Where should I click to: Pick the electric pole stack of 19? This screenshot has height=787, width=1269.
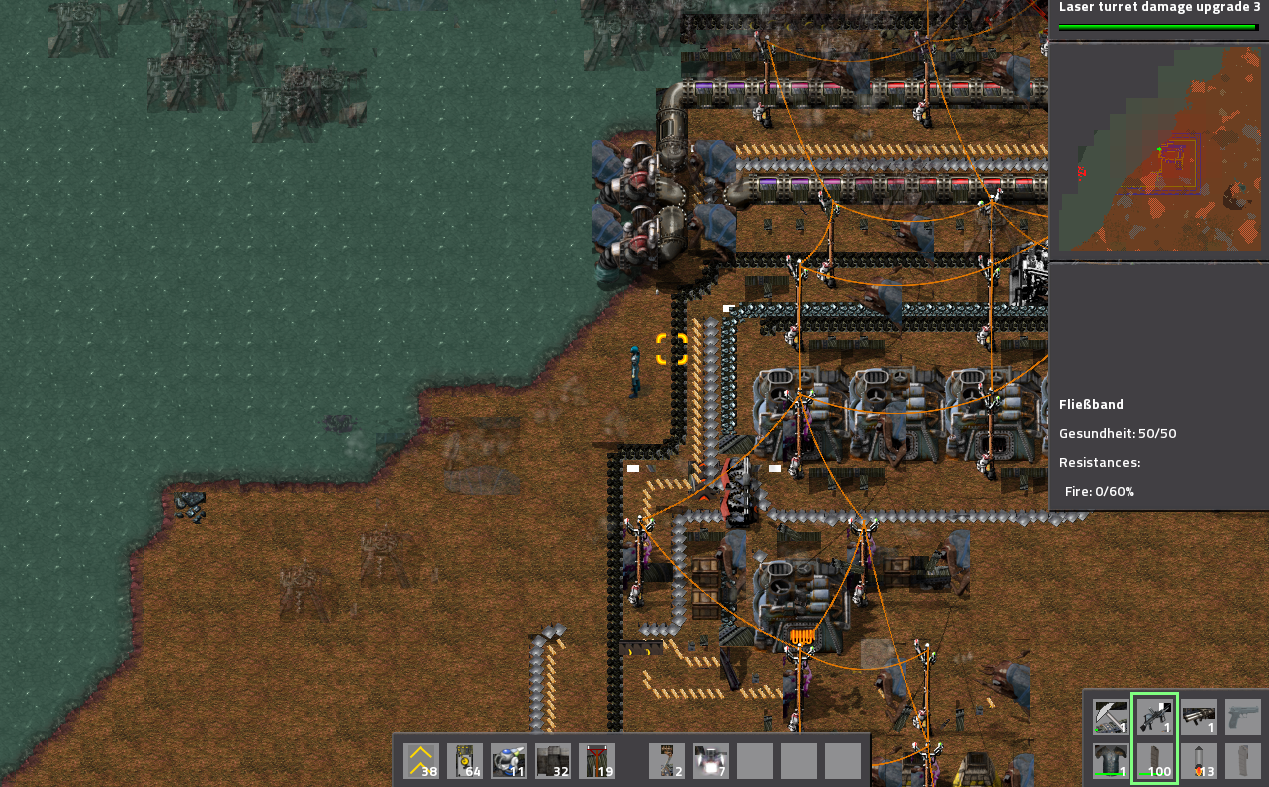(x=597, y=761)
